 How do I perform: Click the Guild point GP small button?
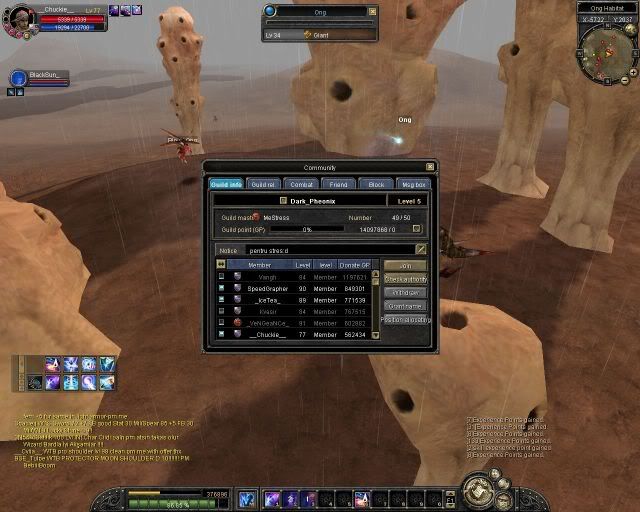tap(417, 229)
